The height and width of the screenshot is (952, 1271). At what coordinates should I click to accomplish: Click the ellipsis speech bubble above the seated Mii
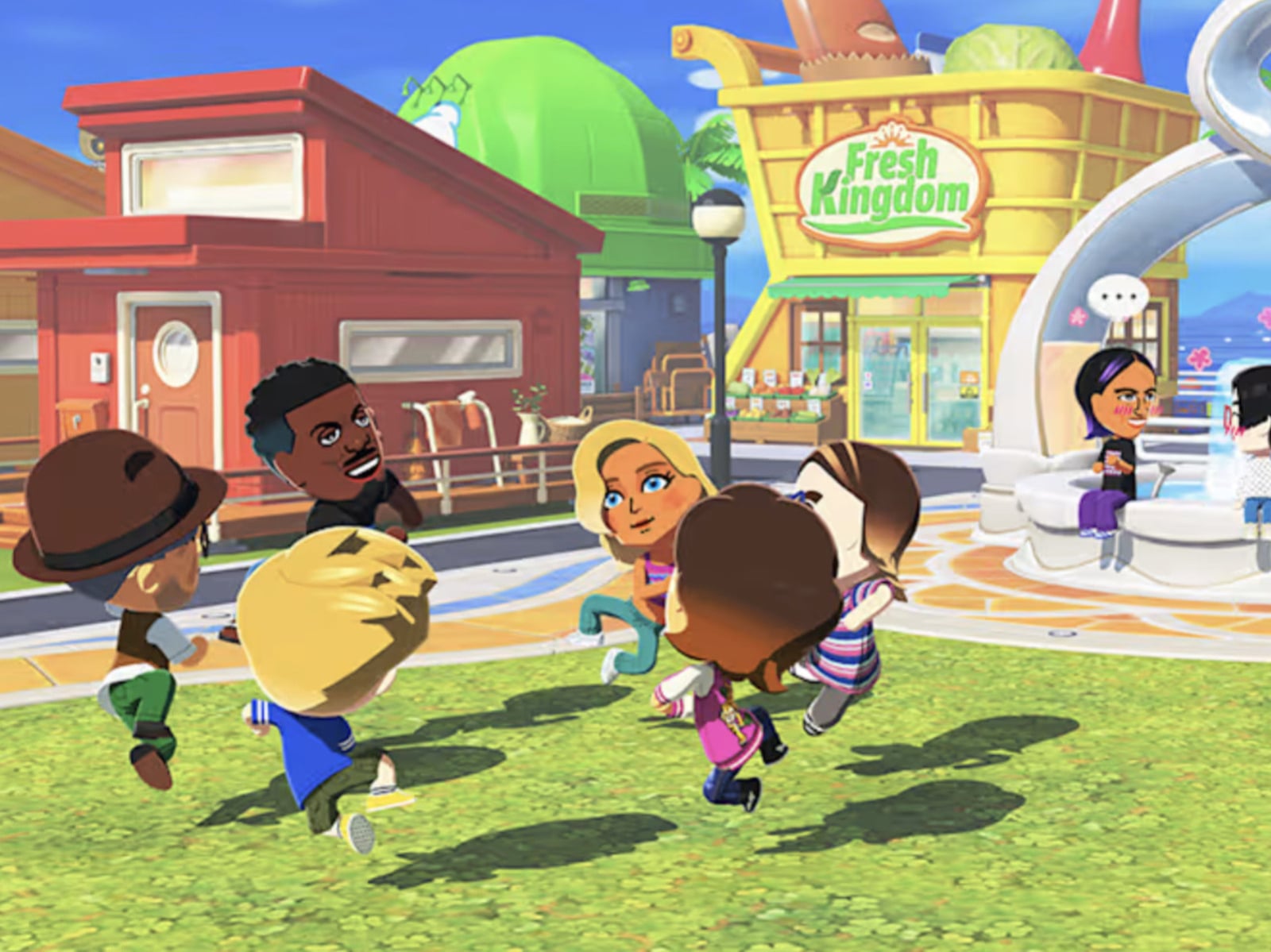1118,297
